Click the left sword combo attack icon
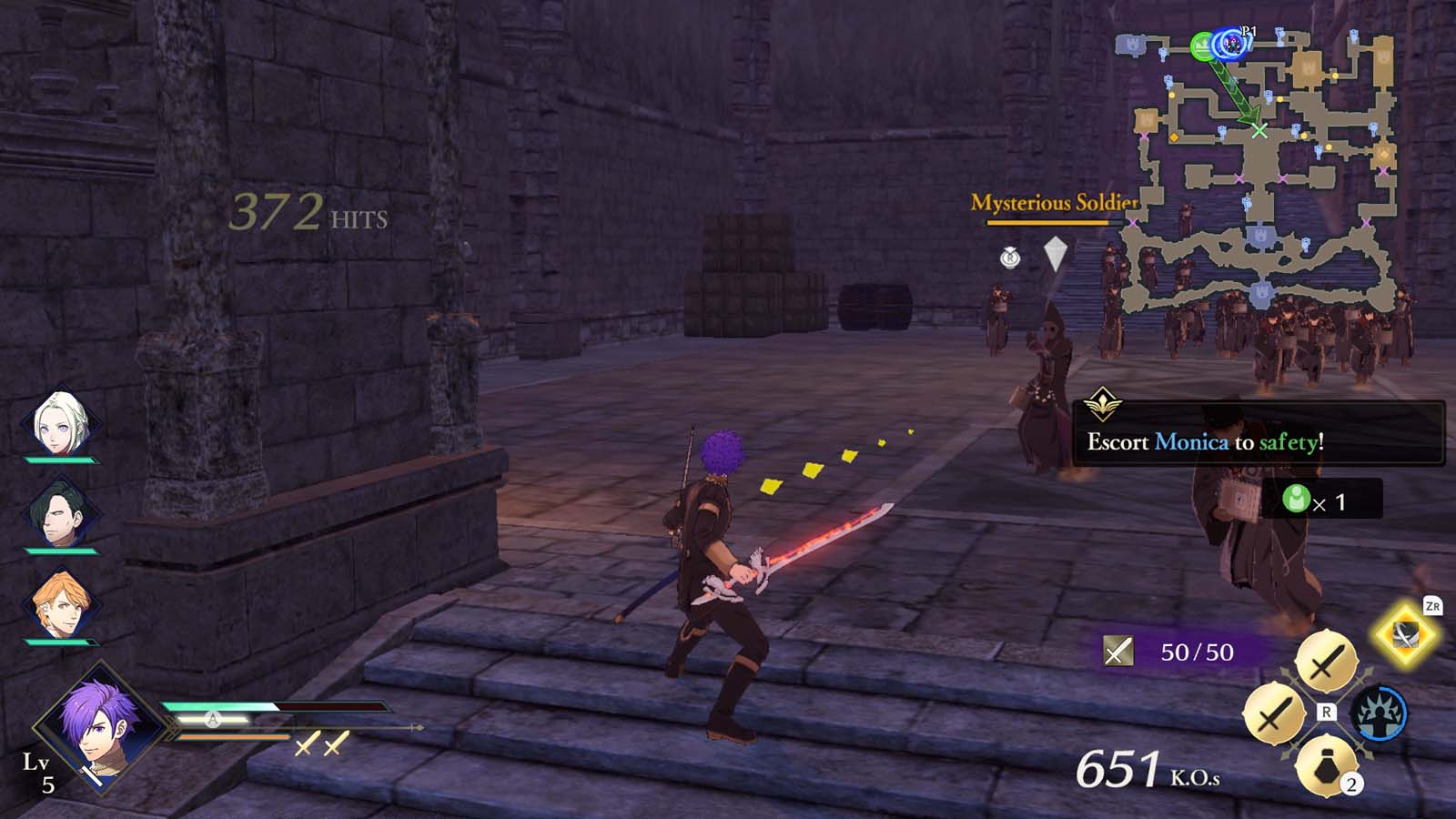This screenshot has width=1456, height=819. click(x=1275, y=713)
